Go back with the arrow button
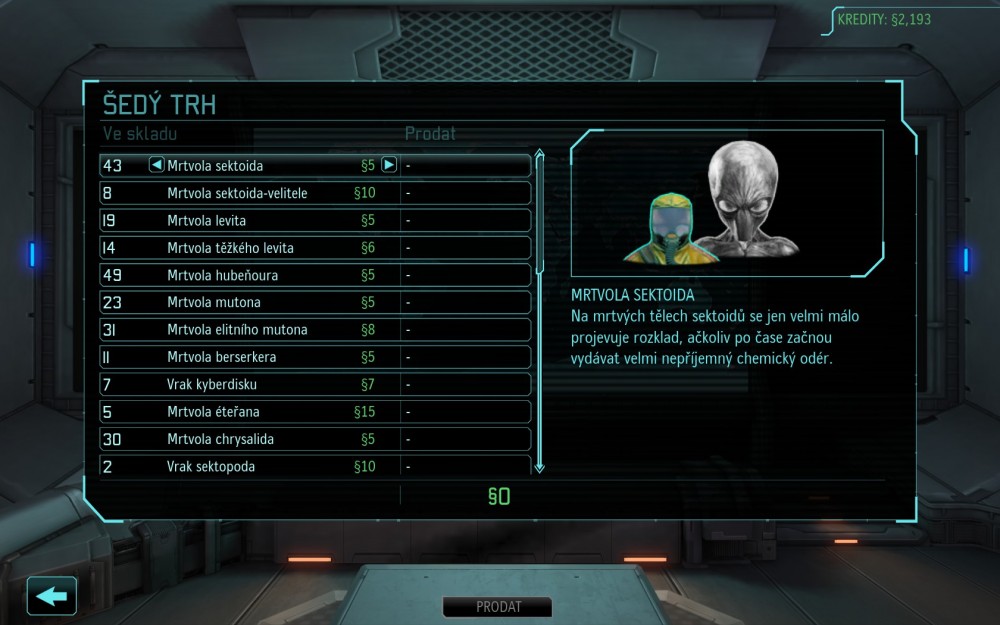This screenshot has height=625, width=1000. 52,596
